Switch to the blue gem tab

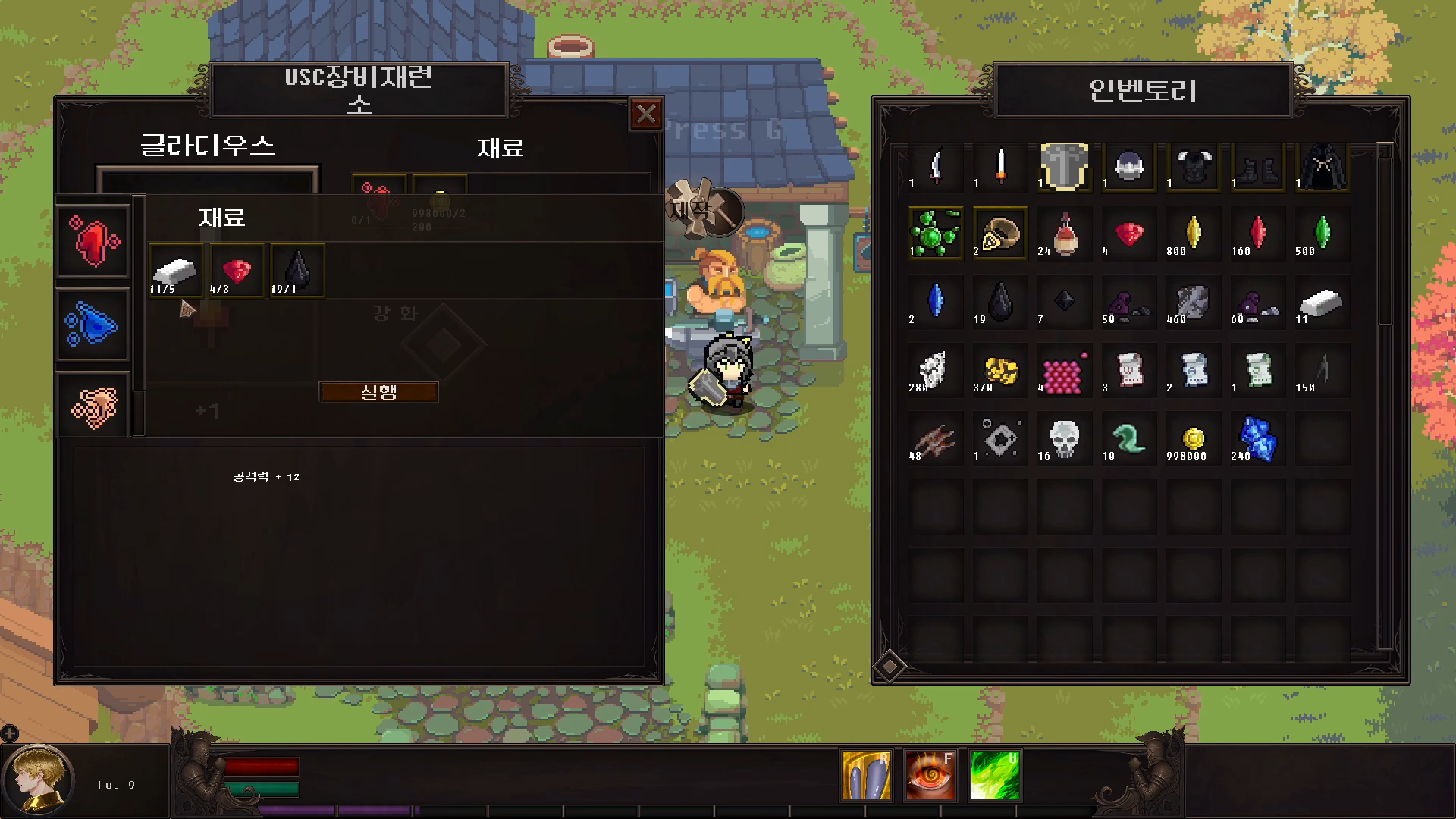coord(93,325)
